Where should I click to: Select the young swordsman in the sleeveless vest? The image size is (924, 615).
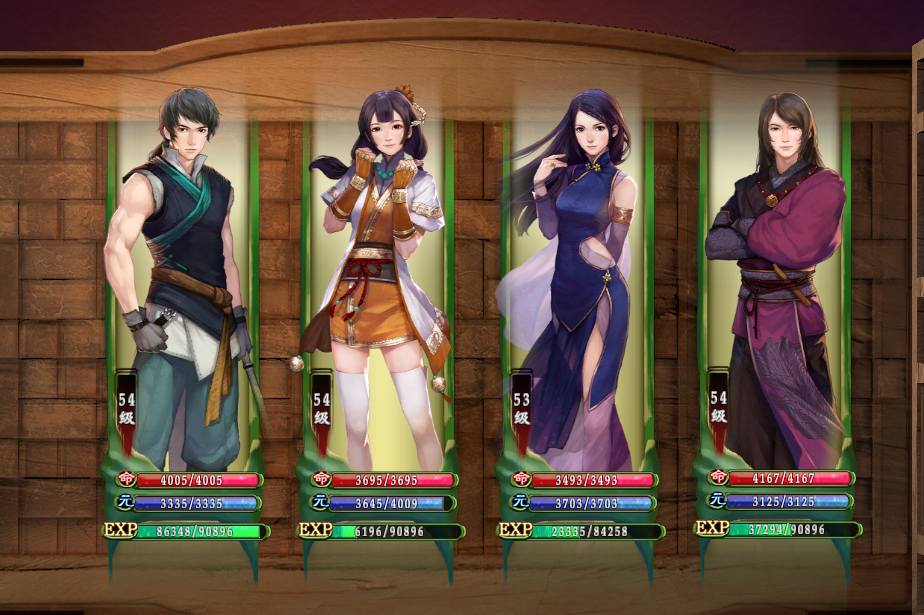click(185, 270)
